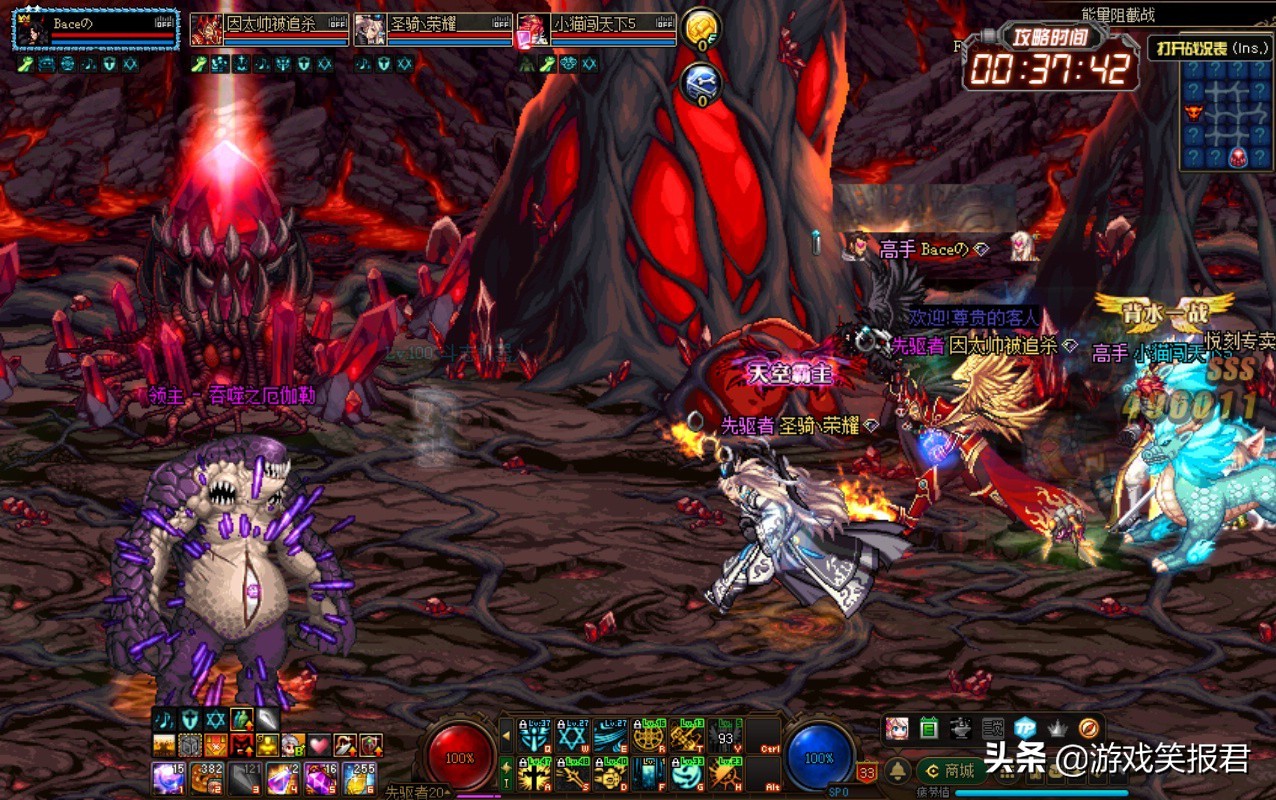
Task: Activate the golden cross skill on A
Action: 534,774
